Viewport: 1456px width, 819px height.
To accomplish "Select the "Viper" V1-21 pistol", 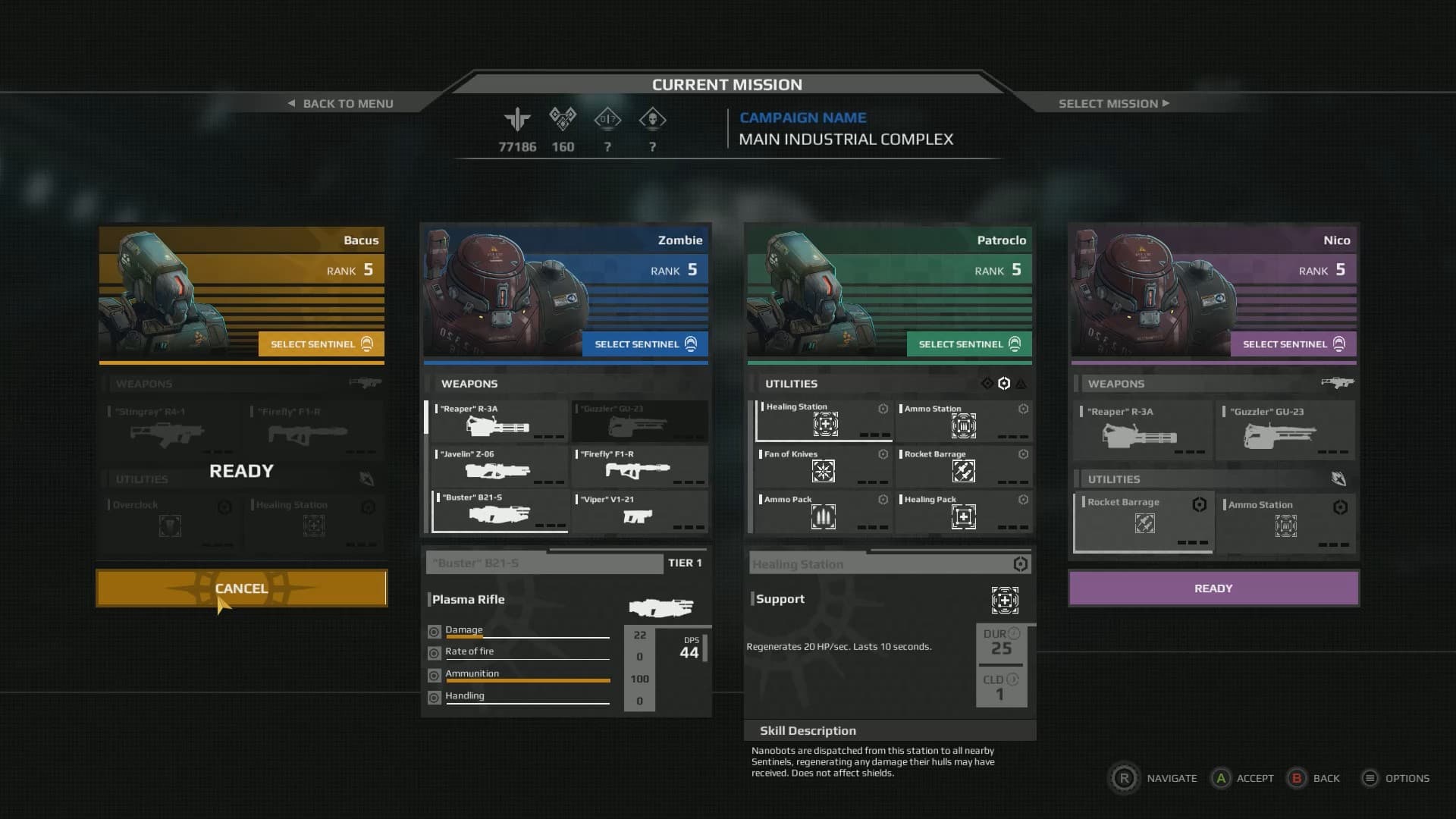I will pyautogui.click(x=639, y=511).
